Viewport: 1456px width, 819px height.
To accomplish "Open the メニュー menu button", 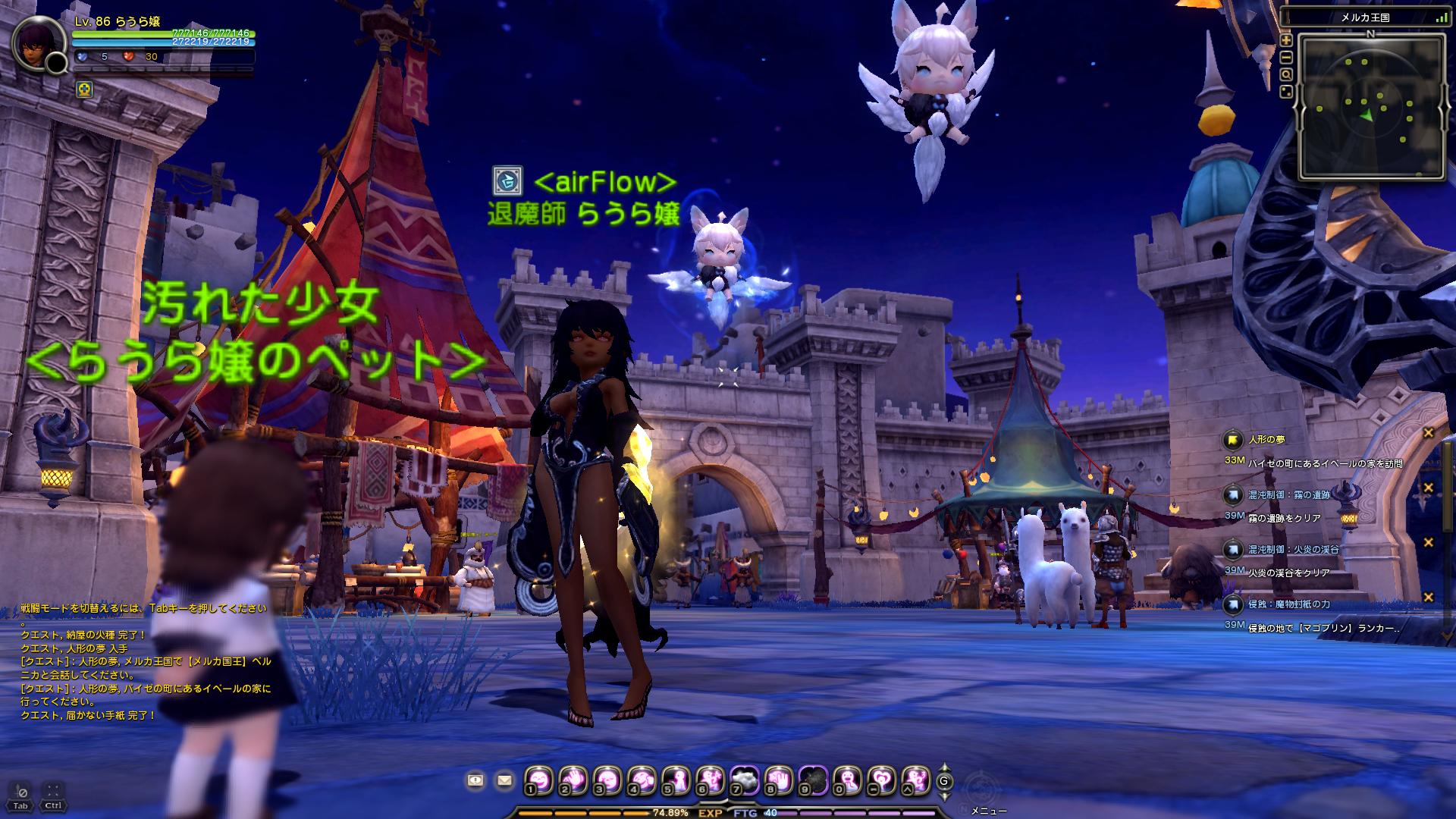I will pyautogui.click(x=989, y=811).
